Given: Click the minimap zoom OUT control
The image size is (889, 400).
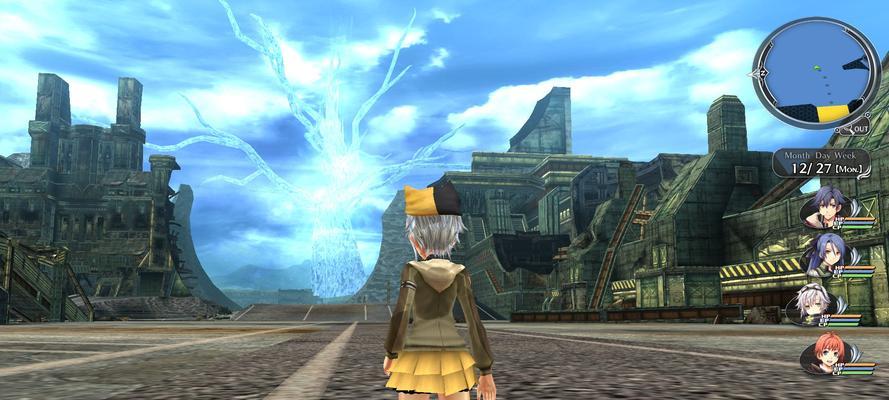Looking at the screenshot, I should coord(858,128).
